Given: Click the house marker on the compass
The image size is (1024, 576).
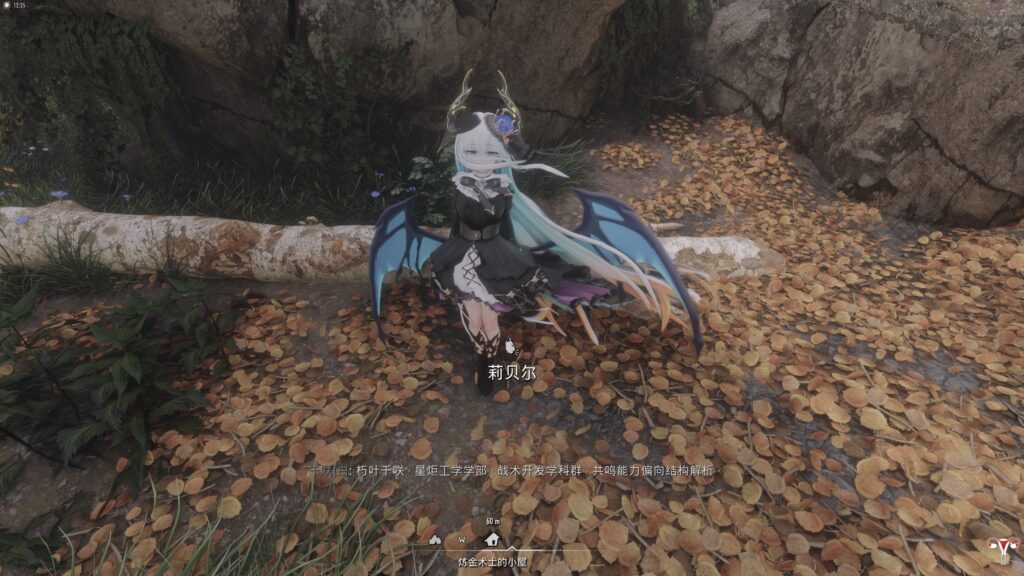Looking at the screenshot, I should 492,539.
